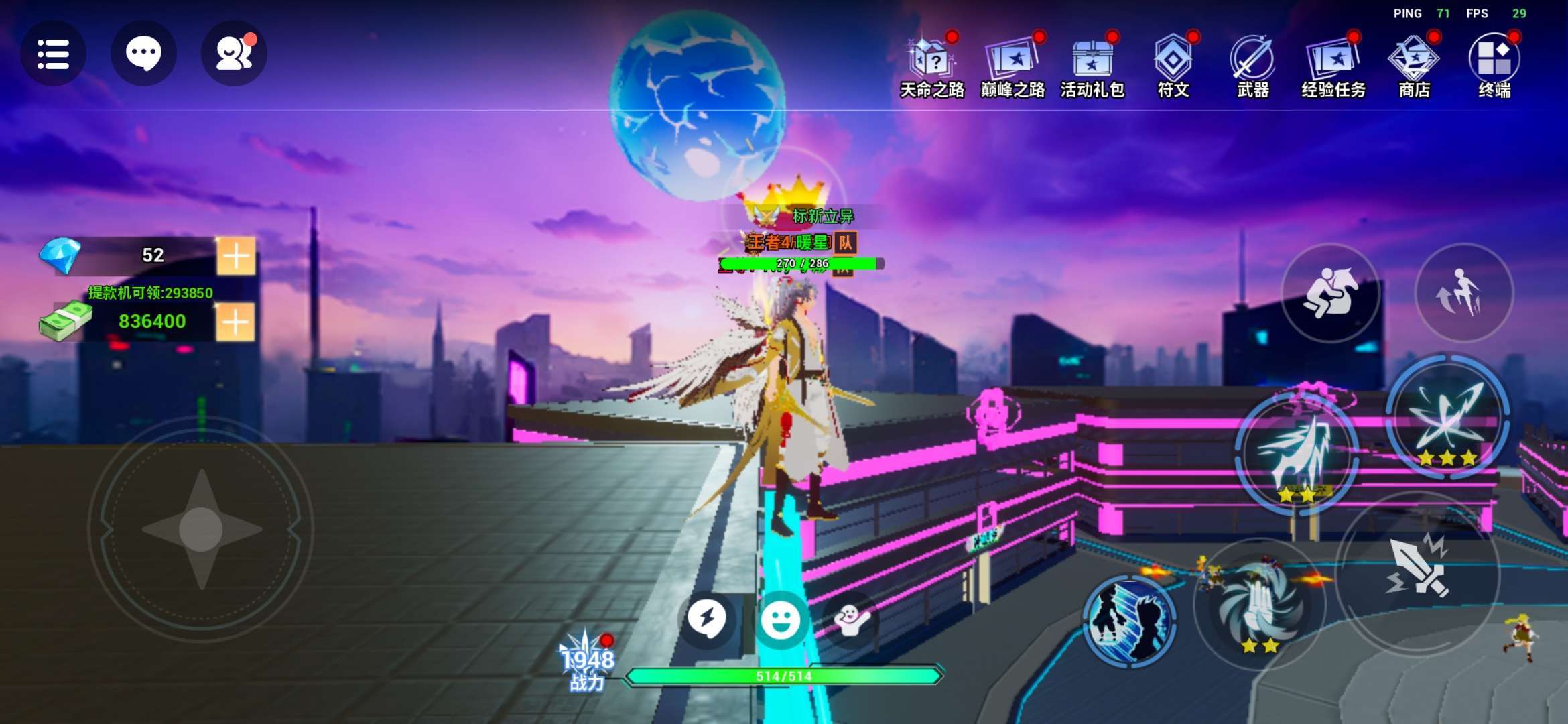Viewport: 1568px width, 724px height.
Task: Open the 终端 terminal menu
Action: [1494, 66]
